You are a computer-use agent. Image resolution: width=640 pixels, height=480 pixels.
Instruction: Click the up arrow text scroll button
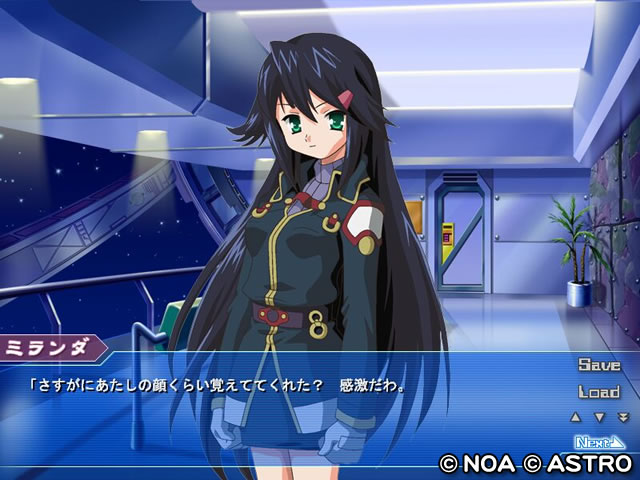575,417
